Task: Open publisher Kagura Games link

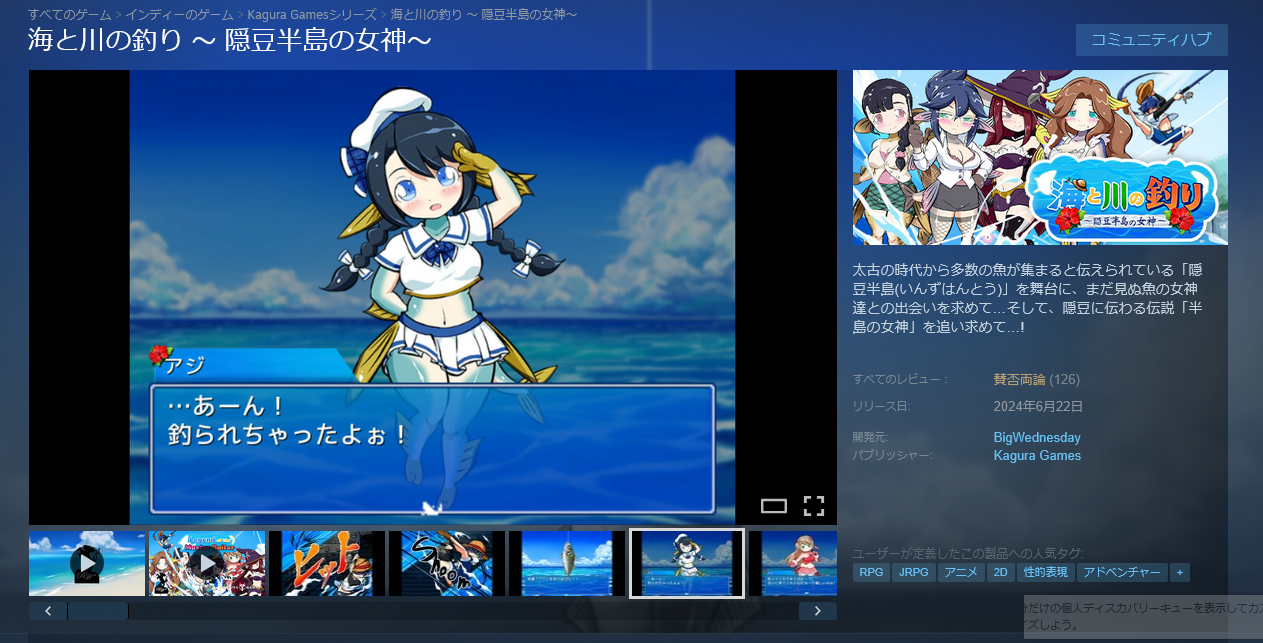Action: (x=1037, y=455)
